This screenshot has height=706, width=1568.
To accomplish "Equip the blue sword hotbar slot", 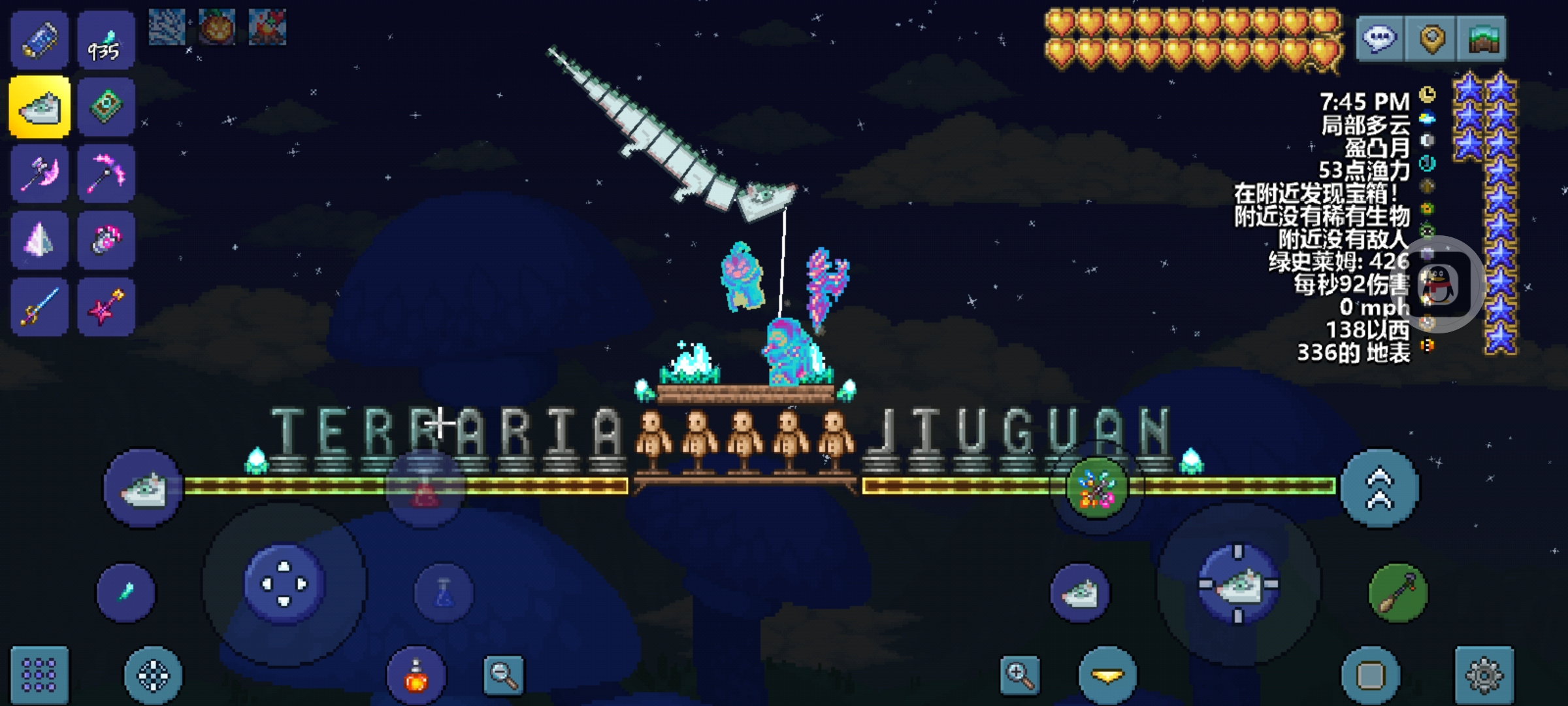I will tap(39, 307).
